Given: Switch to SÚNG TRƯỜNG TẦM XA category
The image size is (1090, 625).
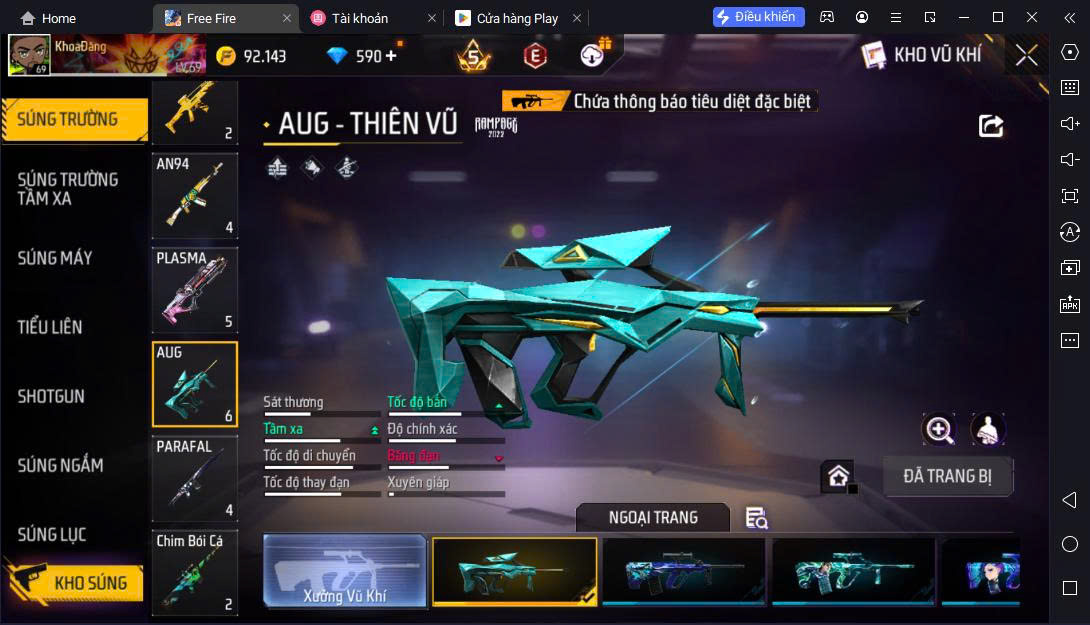Looking at the screenshot, I should pyautogui.click(x=68, y=188).
